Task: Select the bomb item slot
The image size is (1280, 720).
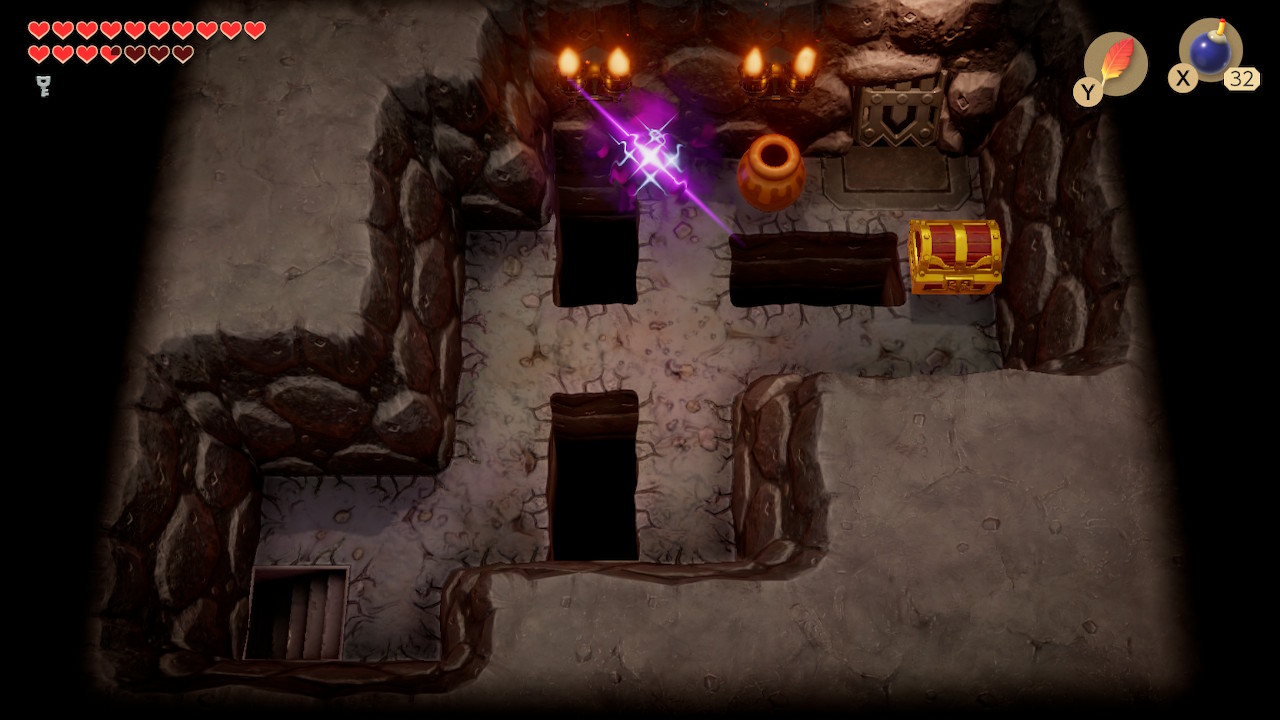Action: pyautogui.click(x=1210, y=51)
